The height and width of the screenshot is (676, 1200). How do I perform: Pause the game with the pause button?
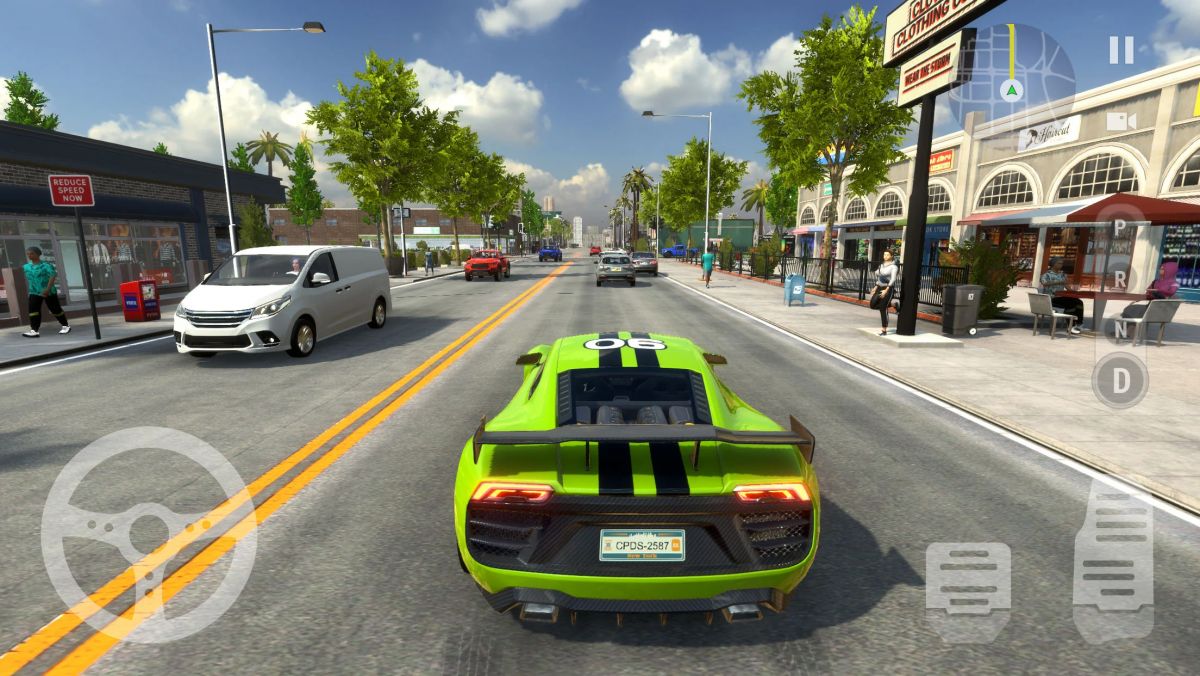(x=1121, y=50)
